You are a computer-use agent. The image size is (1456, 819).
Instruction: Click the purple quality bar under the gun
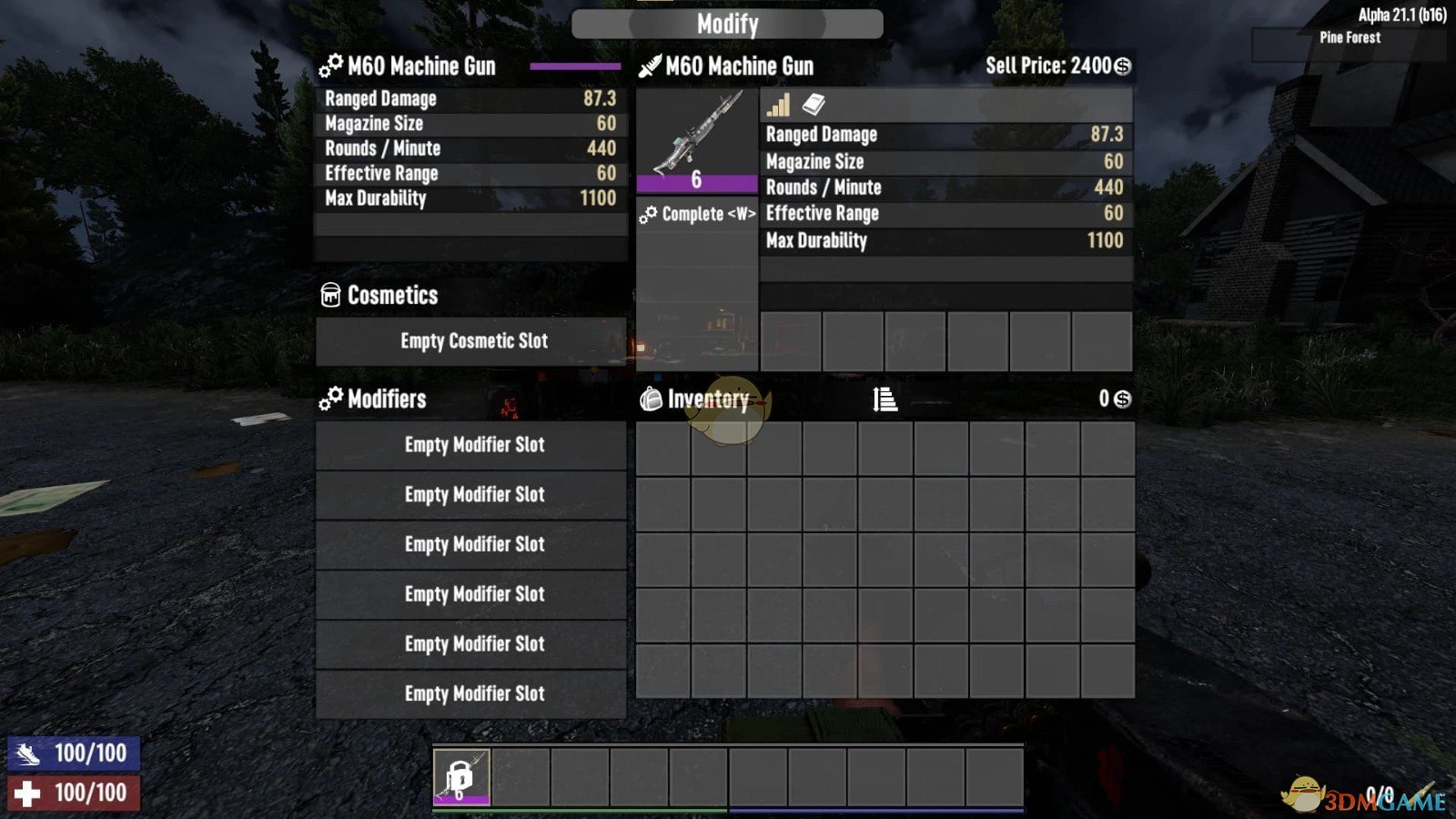[698, 184]
